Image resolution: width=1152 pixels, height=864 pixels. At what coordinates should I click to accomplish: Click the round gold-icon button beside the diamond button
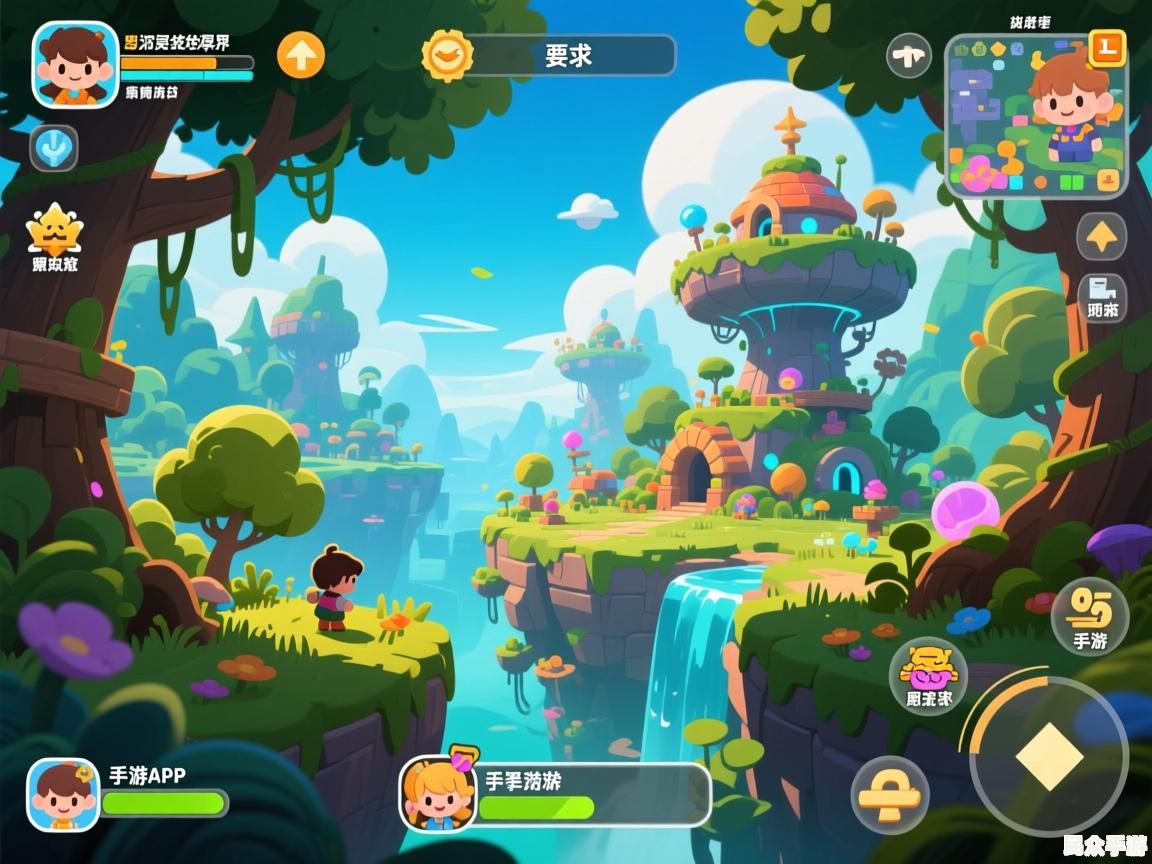(890, 796)
